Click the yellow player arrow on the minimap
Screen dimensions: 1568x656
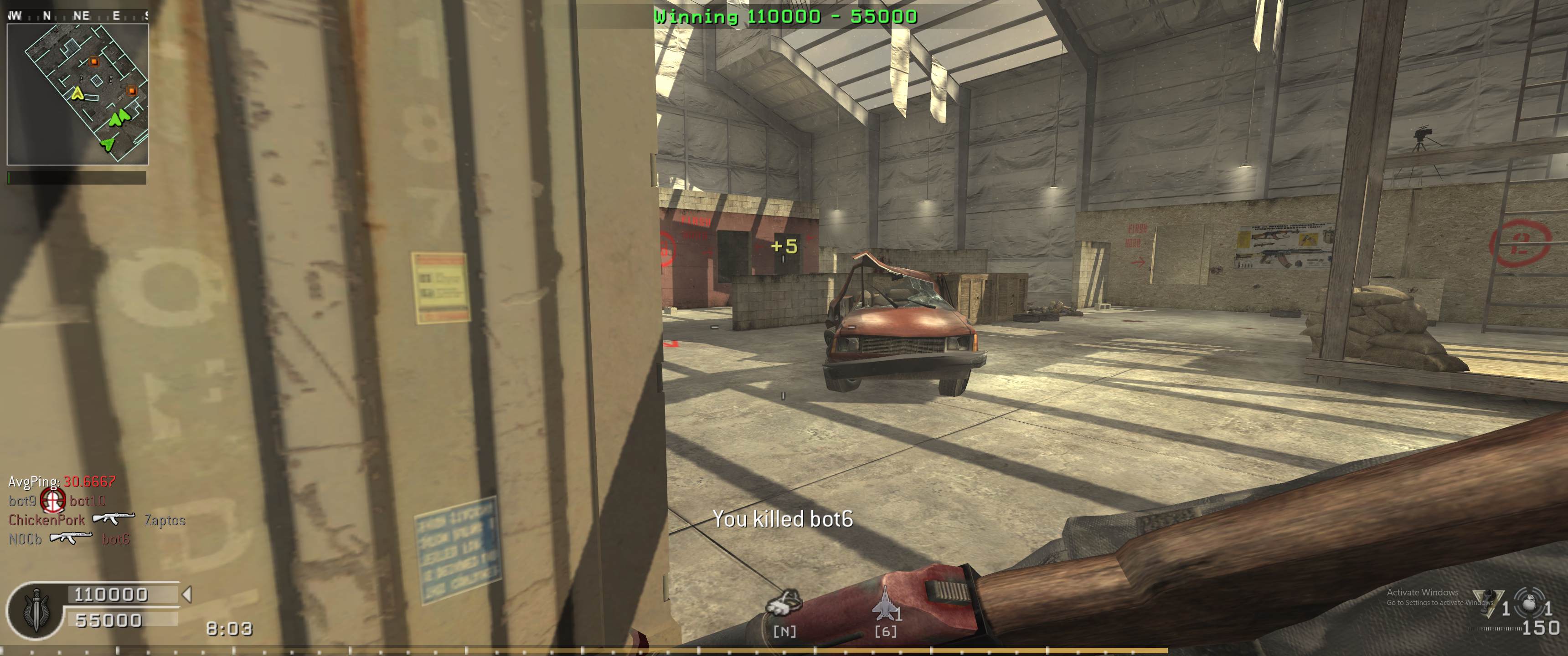click(77, 93)
